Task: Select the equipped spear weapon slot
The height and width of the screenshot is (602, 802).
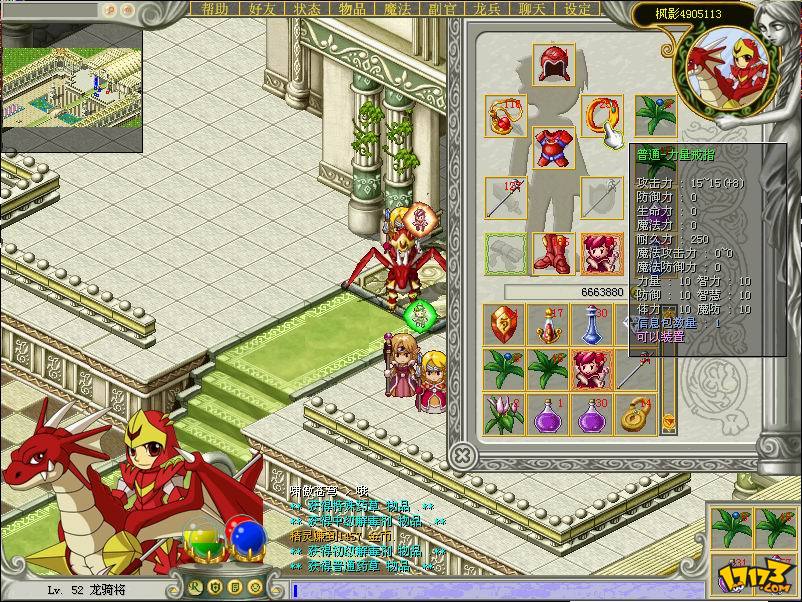Action: (x=505, y=198)
